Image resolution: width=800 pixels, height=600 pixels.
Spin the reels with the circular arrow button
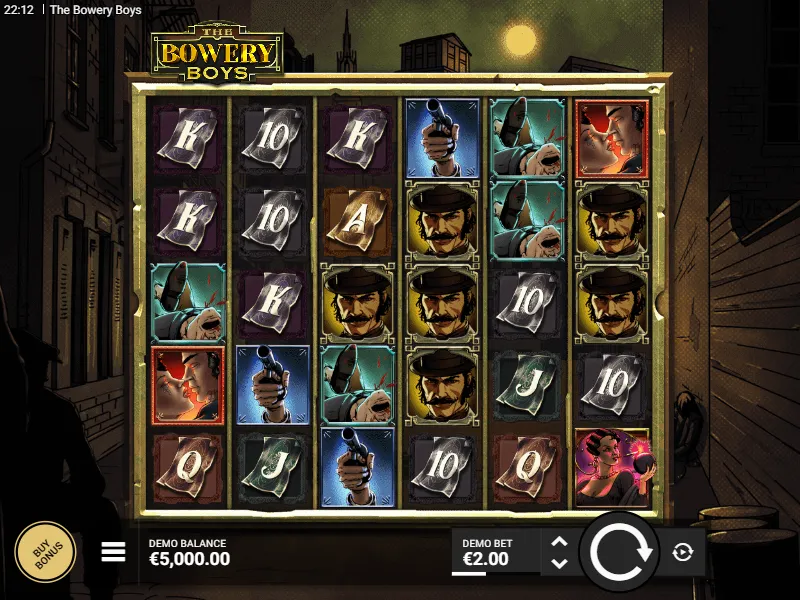click(619, 552)
